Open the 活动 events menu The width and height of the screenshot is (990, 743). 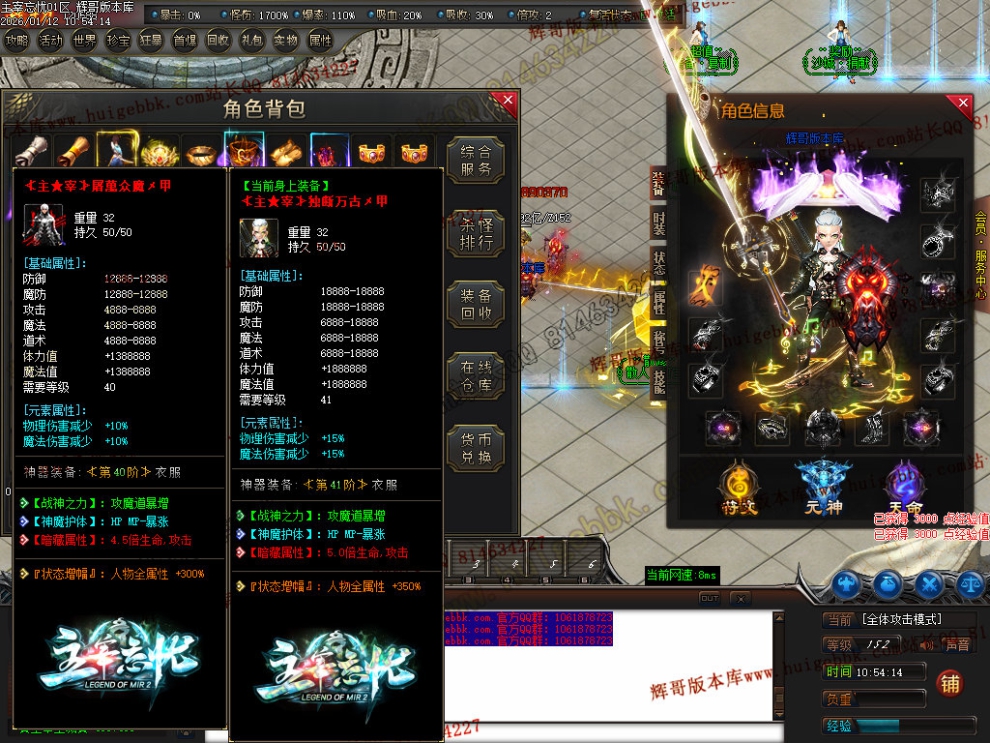point(51,41)
